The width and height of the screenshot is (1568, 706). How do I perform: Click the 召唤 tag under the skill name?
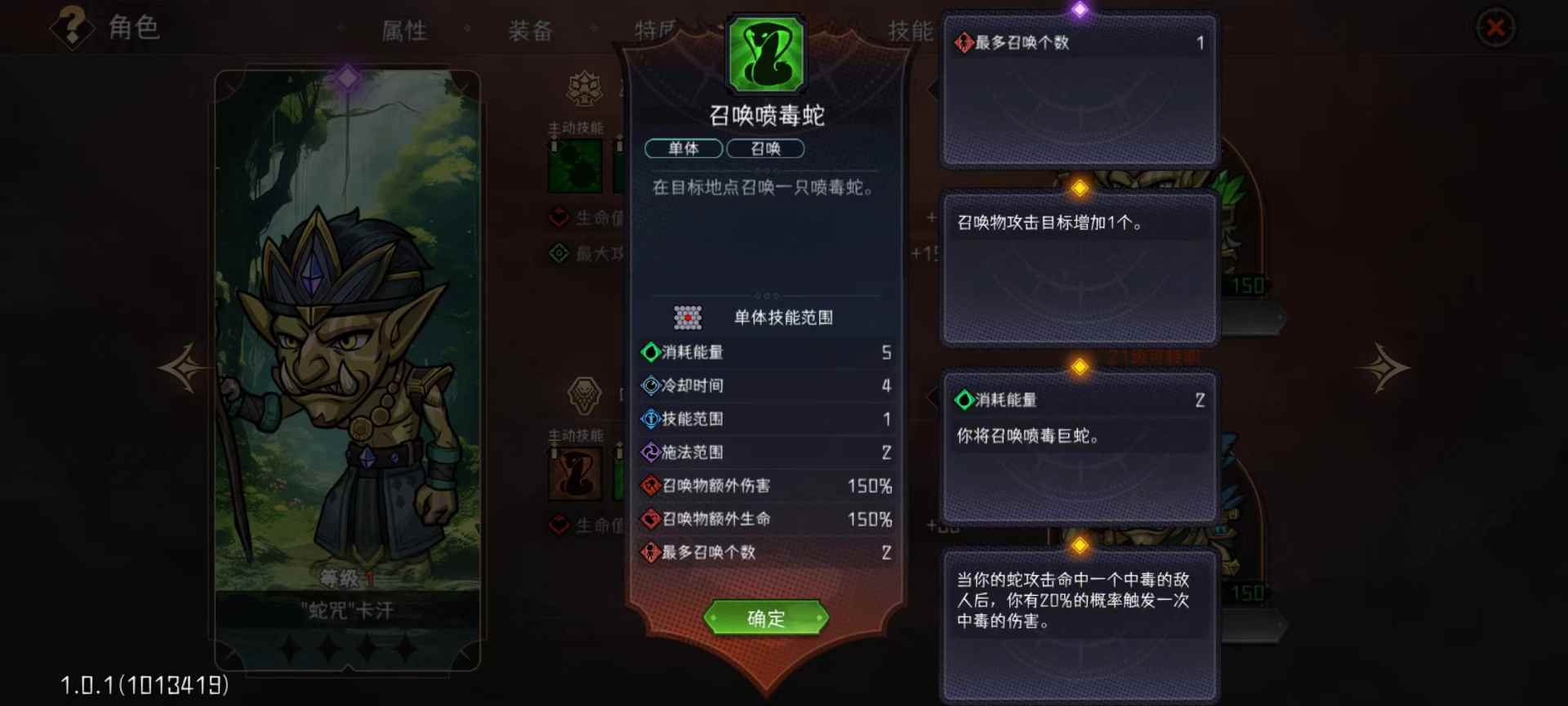click(765, 149)
